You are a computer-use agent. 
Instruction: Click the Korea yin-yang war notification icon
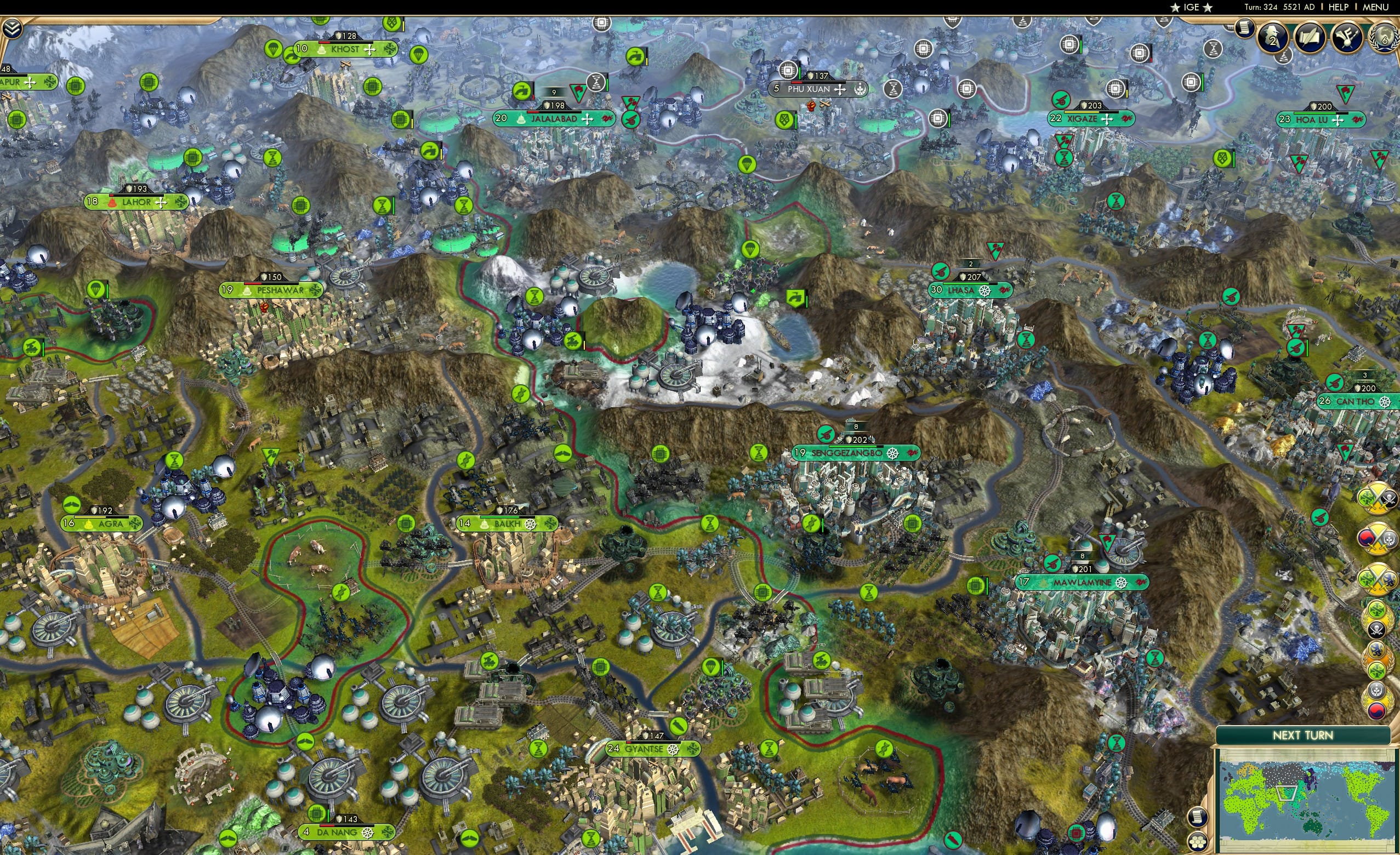[x=1367, y=538]
